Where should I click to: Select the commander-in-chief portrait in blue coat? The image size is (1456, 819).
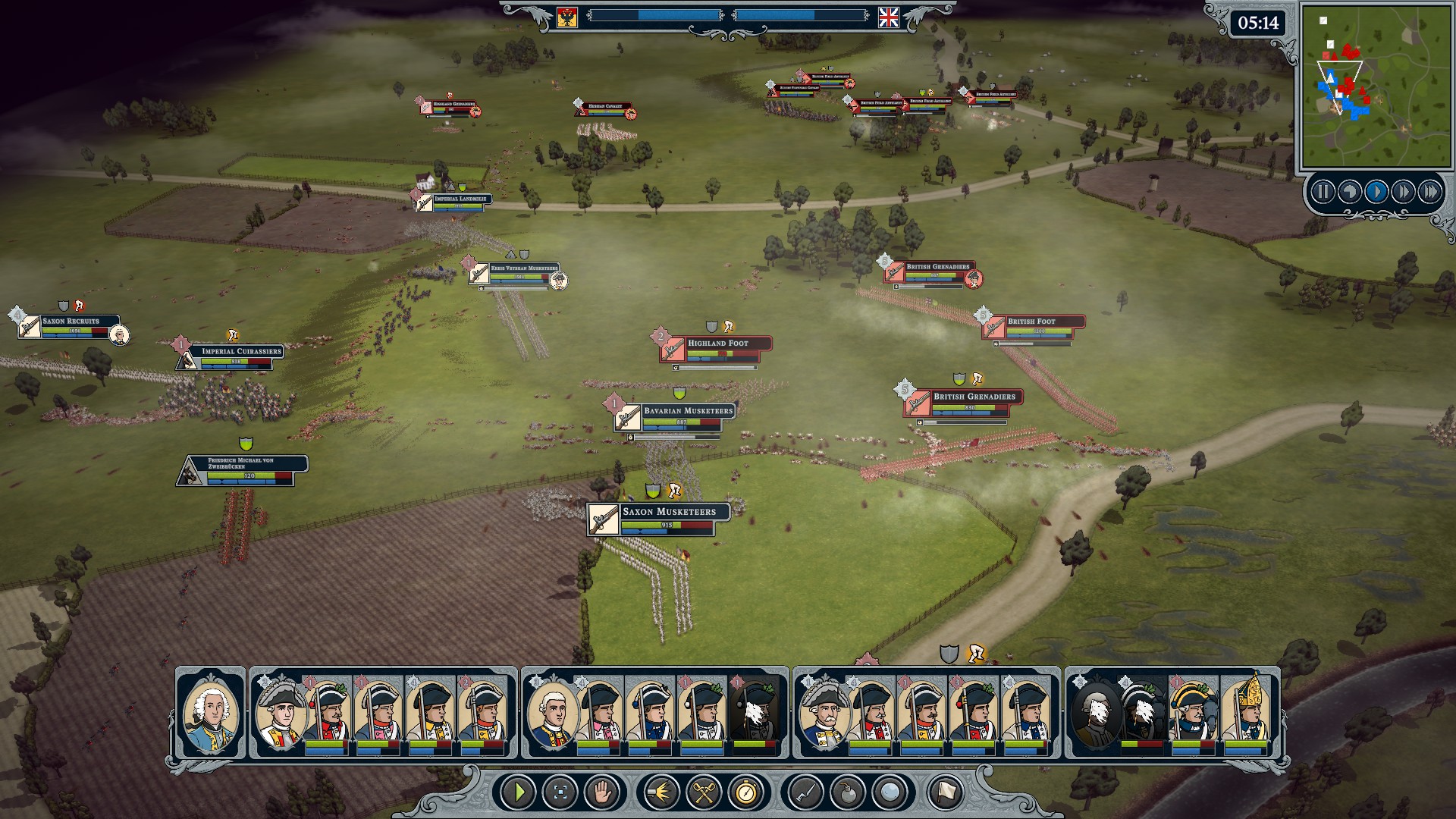(211, 713)
